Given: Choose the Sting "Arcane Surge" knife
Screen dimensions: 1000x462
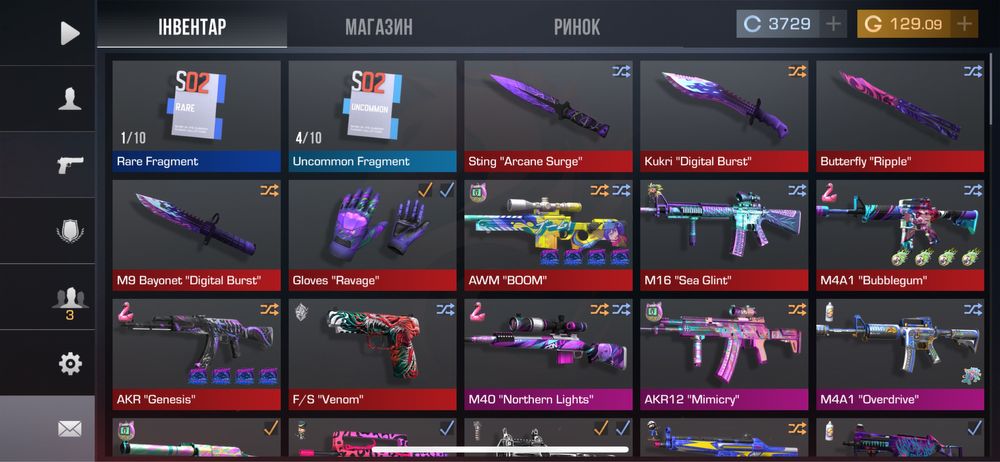Looking at the screenshot, I should [x=548, y=115].
